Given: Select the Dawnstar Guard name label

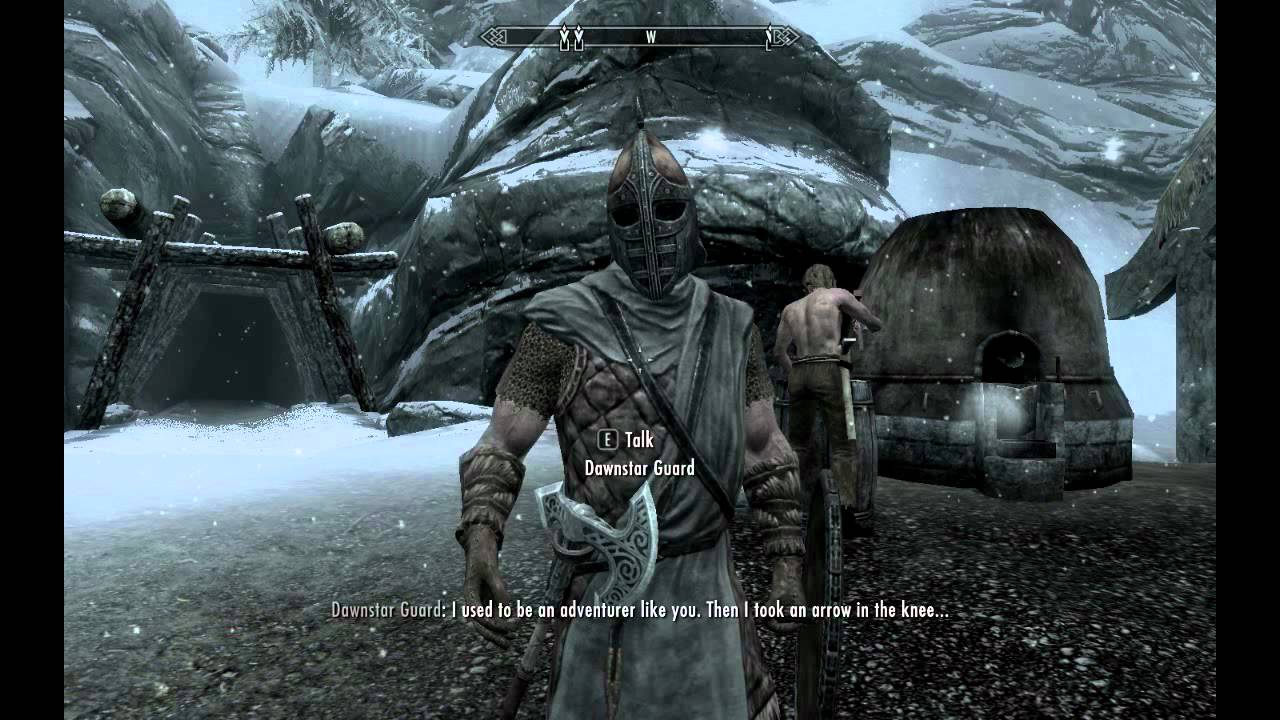Looking at the screenshot, I should click(638, 467).
